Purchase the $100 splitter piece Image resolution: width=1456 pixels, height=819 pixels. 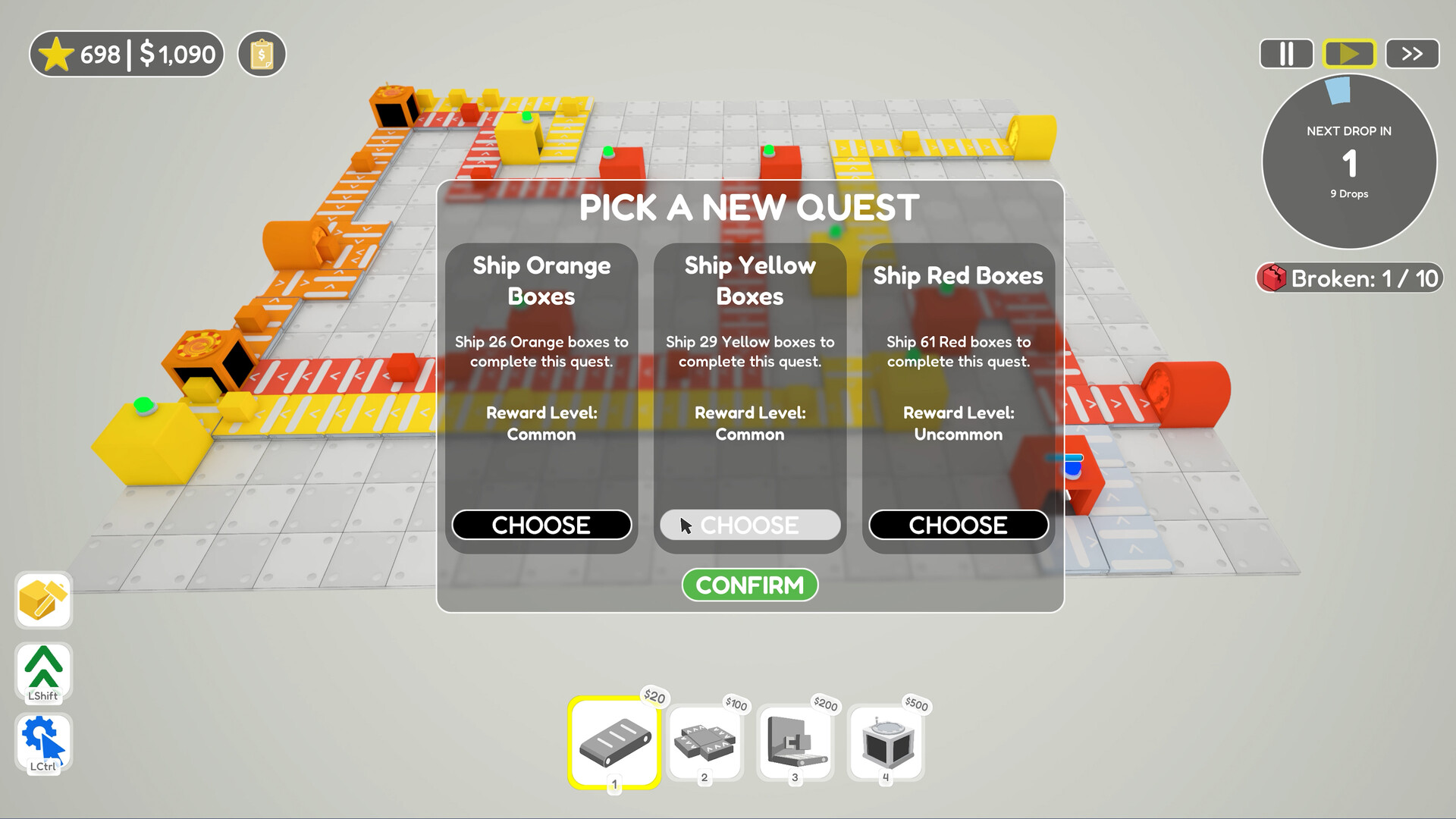point(704,743)
